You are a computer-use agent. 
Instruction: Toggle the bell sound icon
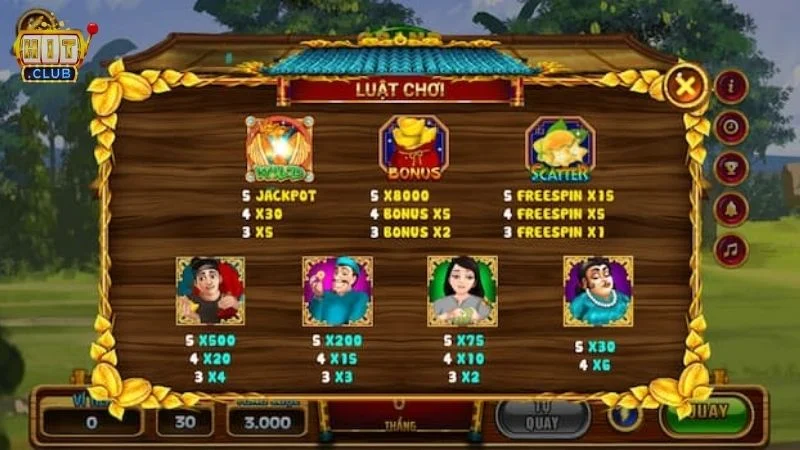pyautogui.click(x=731, y=209)
